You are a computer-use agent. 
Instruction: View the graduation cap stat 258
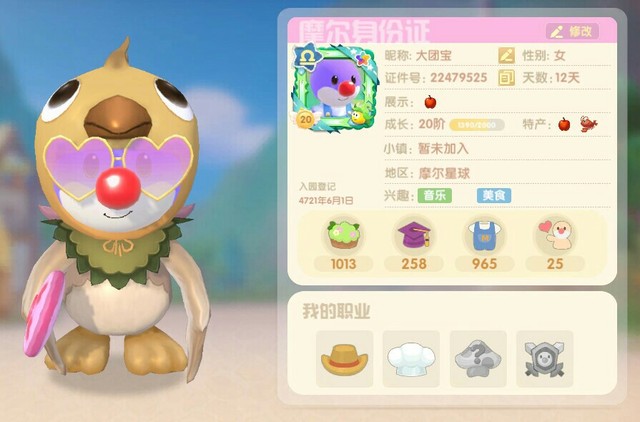click(x=411, y=244)
